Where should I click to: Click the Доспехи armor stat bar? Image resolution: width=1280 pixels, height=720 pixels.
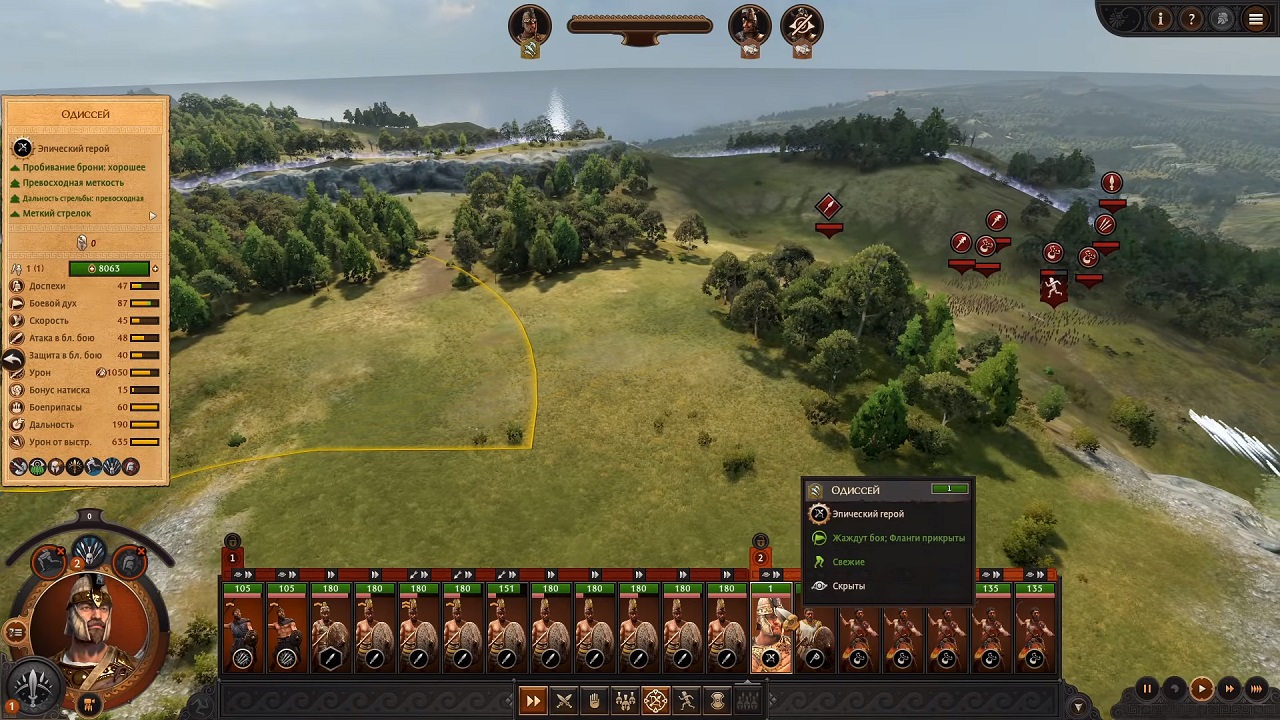click(145, 286)
